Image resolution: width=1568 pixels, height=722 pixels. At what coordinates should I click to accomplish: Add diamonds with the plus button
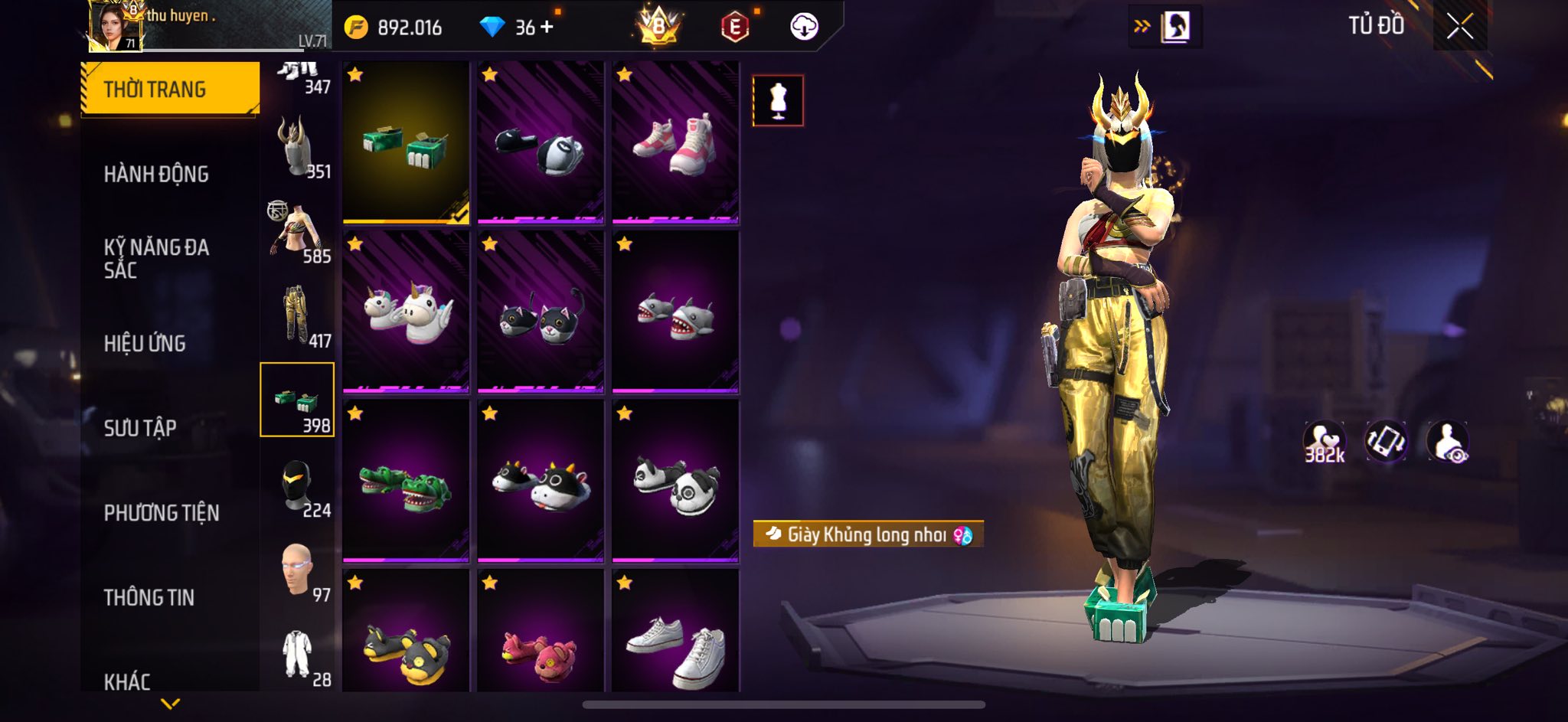(x=547, y=28)
